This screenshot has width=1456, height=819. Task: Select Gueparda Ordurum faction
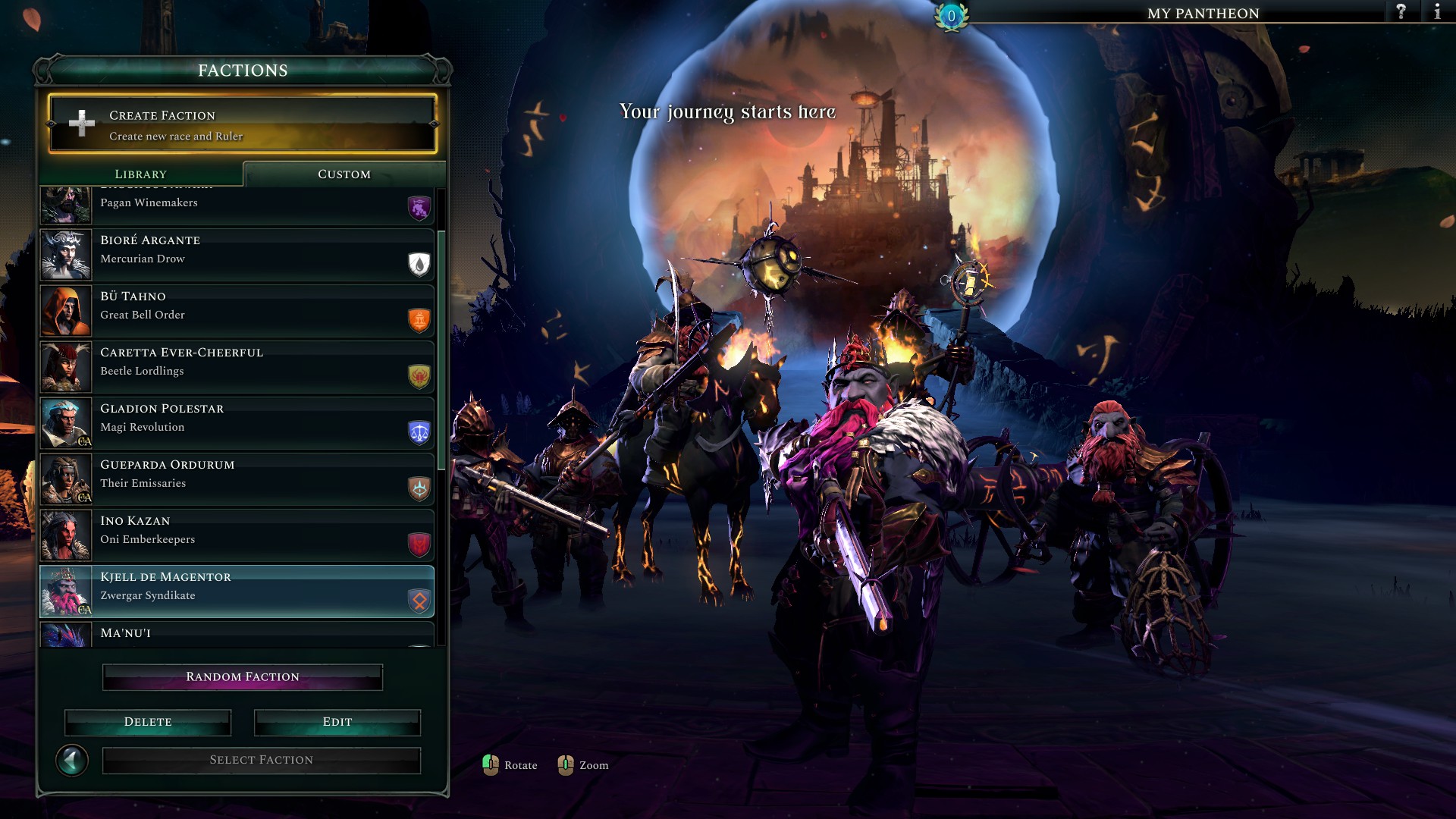coord(237,479)
